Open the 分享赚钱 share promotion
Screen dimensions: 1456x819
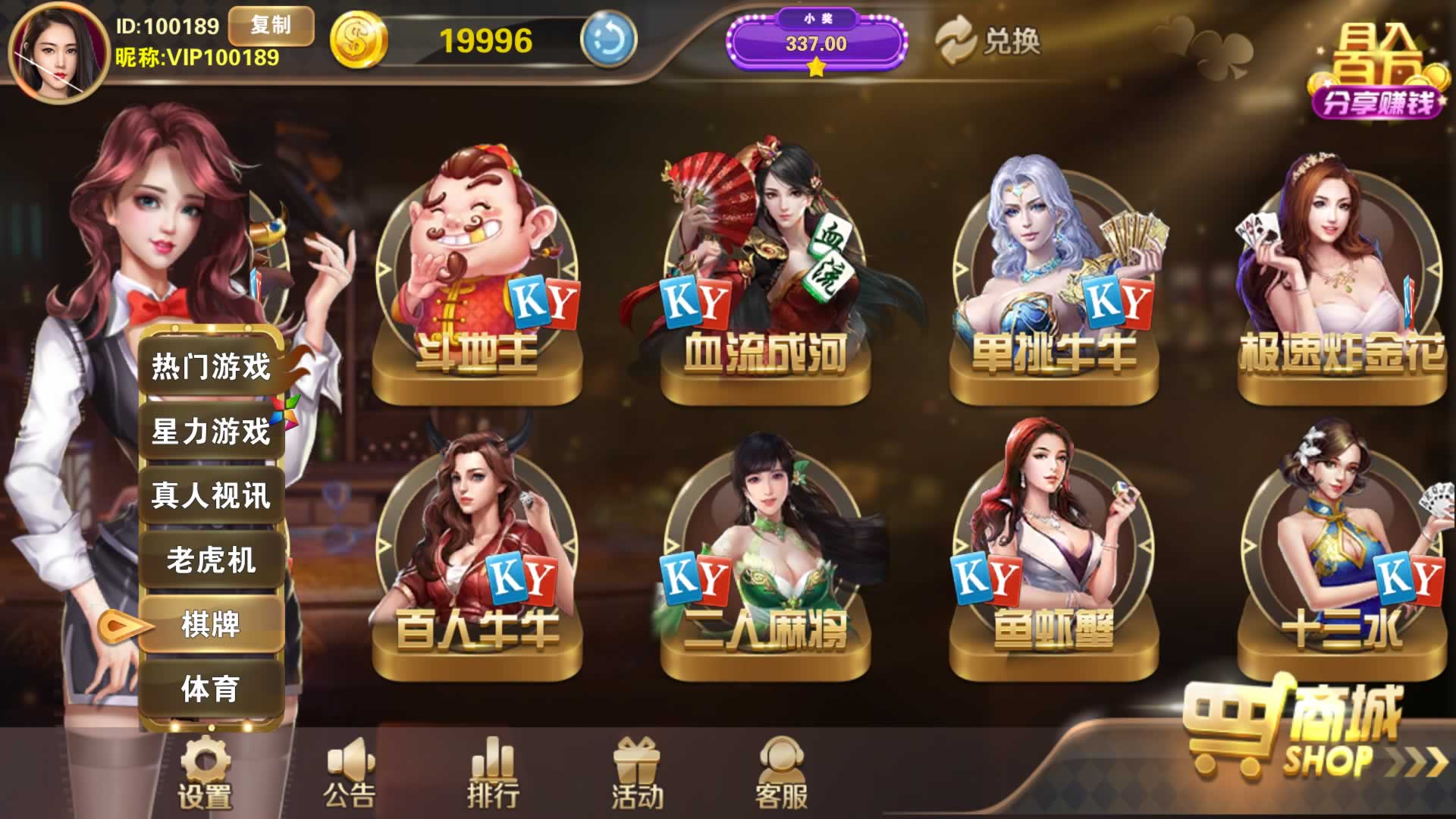point(1376,76)
